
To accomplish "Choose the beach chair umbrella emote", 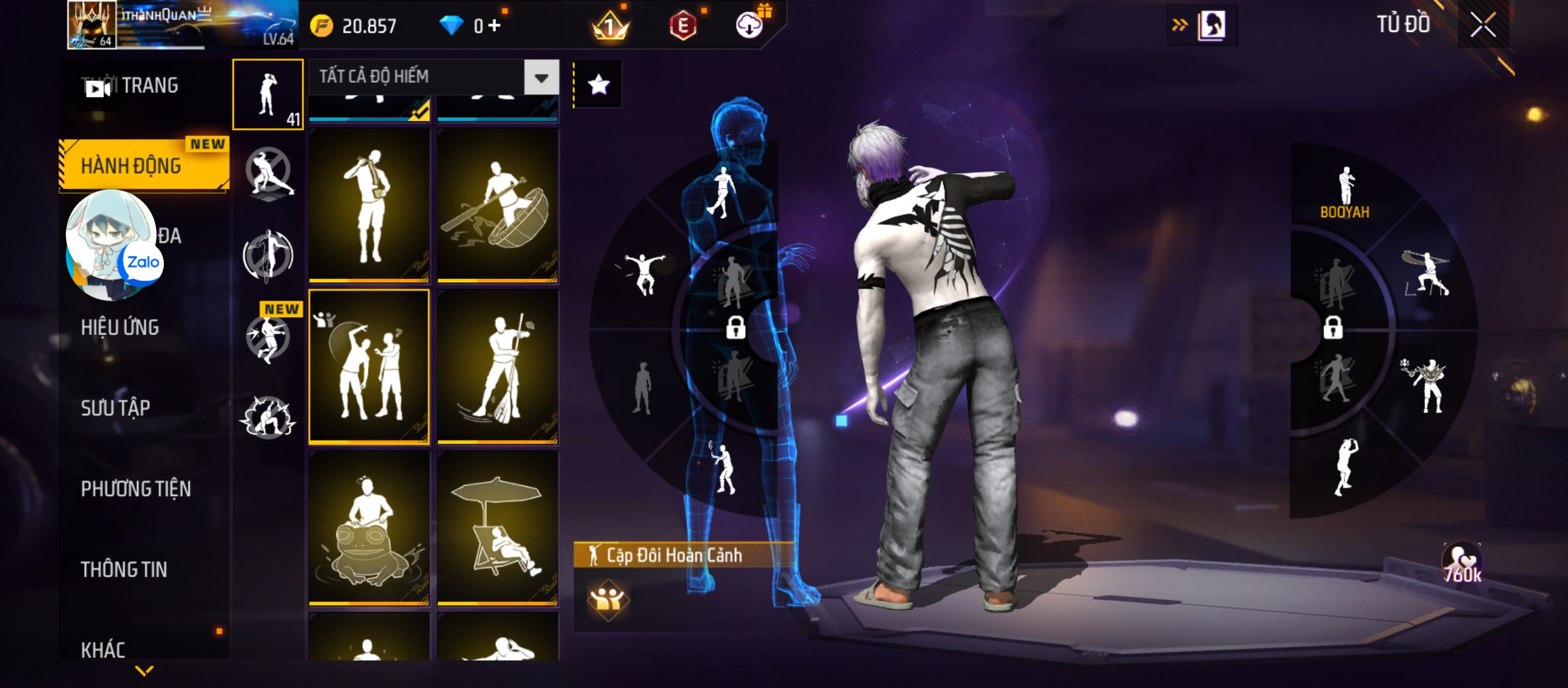I will (x=498, y=527).
